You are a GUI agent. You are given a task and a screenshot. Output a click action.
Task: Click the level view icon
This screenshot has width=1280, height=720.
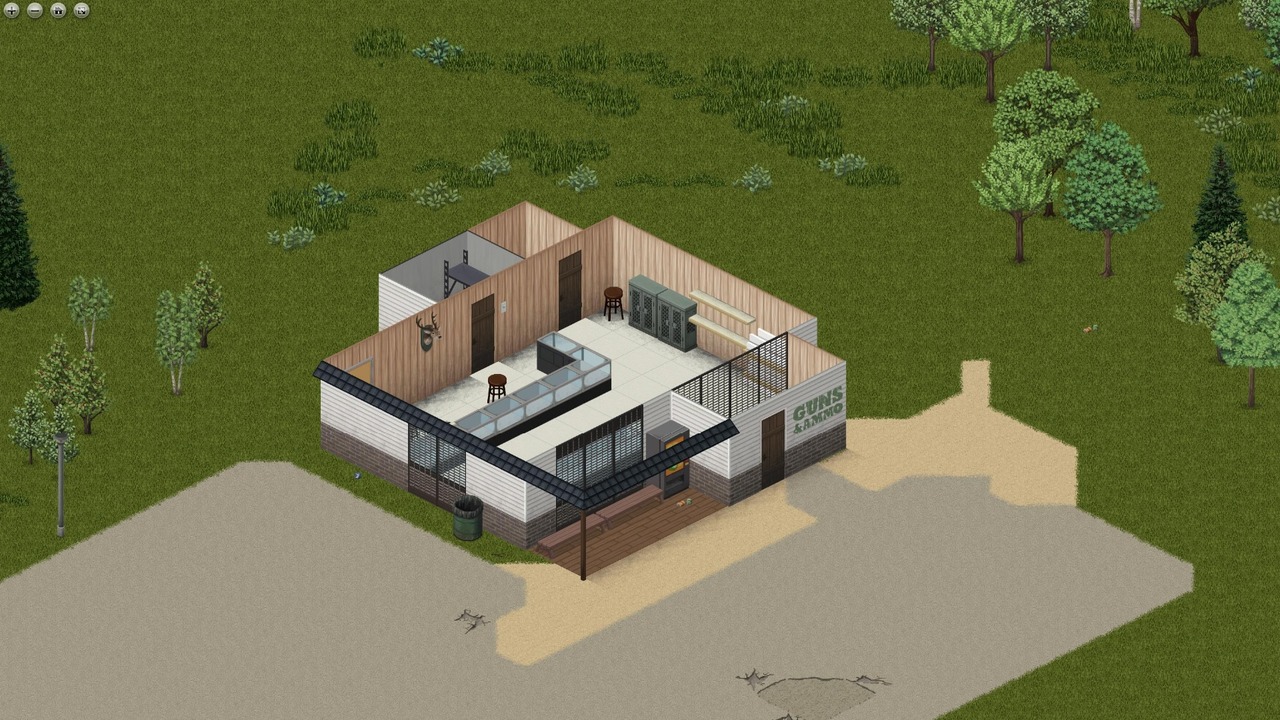pyautogui.click(x=80, y=11)
